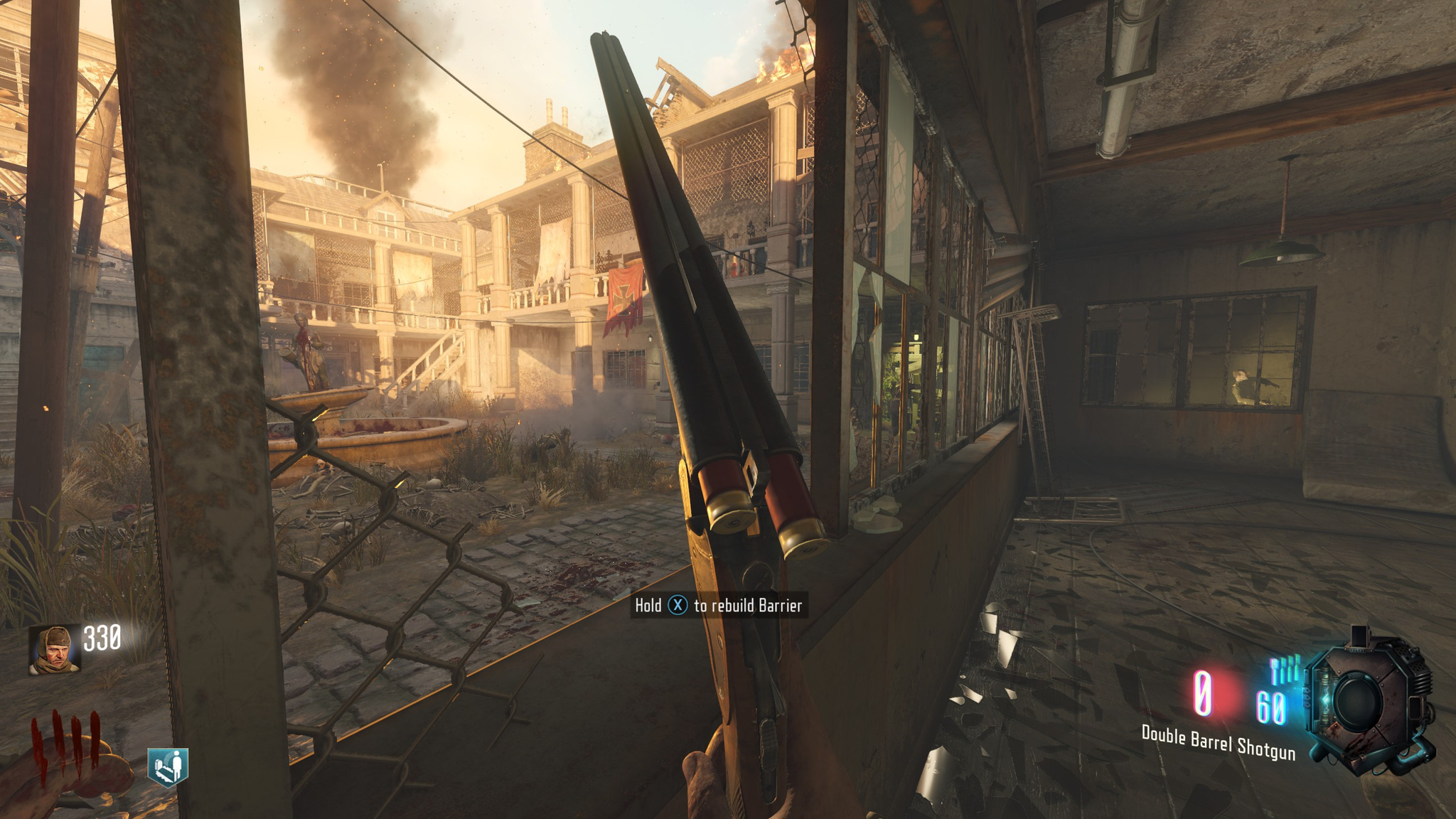Select the blue Quick Revive perk icon
Image resolution: width=1456 pixels, height=819 pixels.
pyautogui.click(x=168, y=766)
